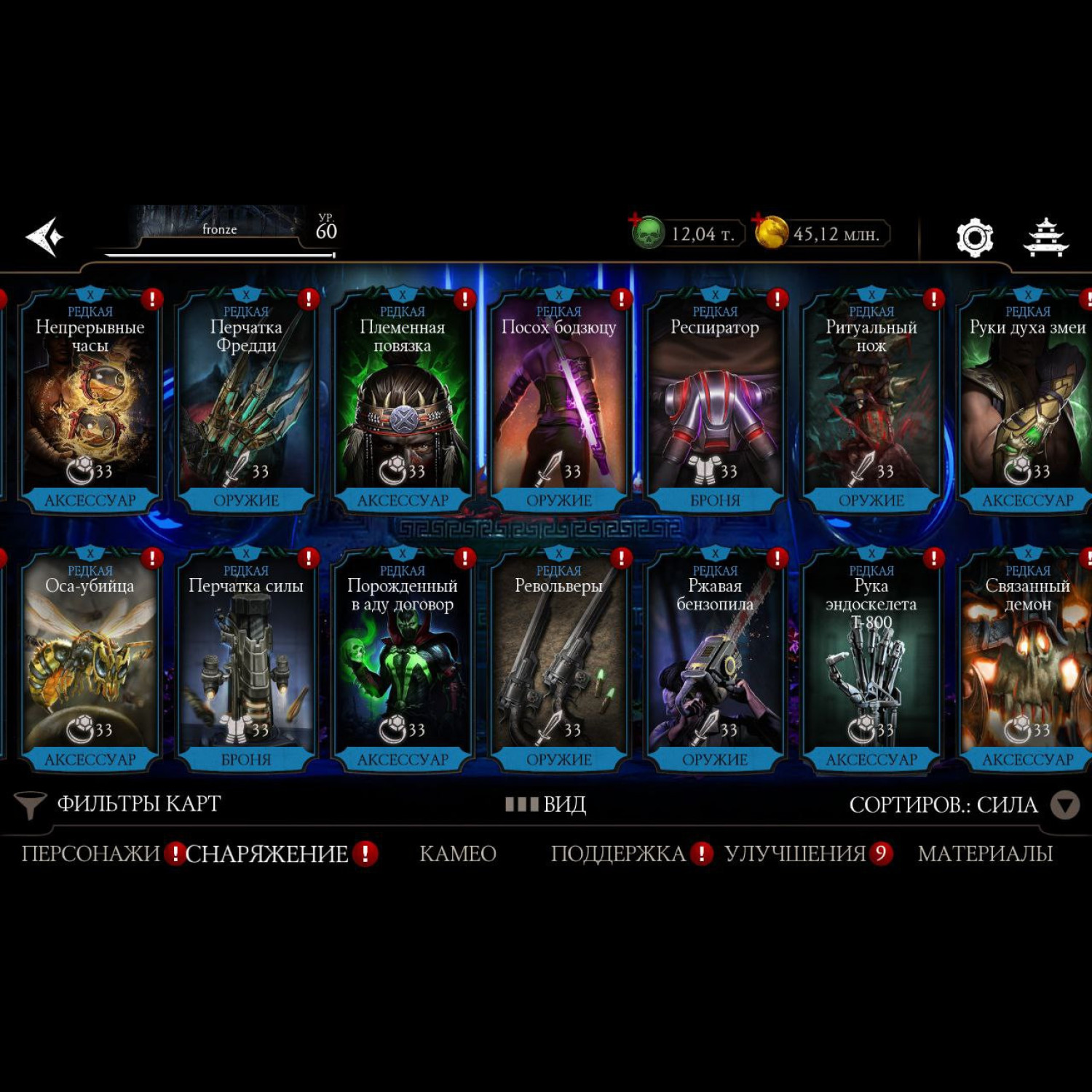Select the Племенная повязка accessory card
Viewport: 1092px width, 1092px height.
click(x=403, y=400)
